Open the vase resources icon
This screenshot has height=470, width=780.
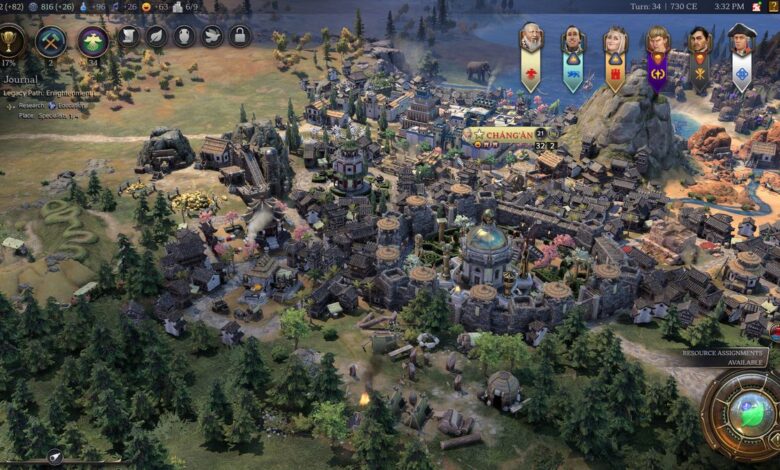(x=184, y=36)
